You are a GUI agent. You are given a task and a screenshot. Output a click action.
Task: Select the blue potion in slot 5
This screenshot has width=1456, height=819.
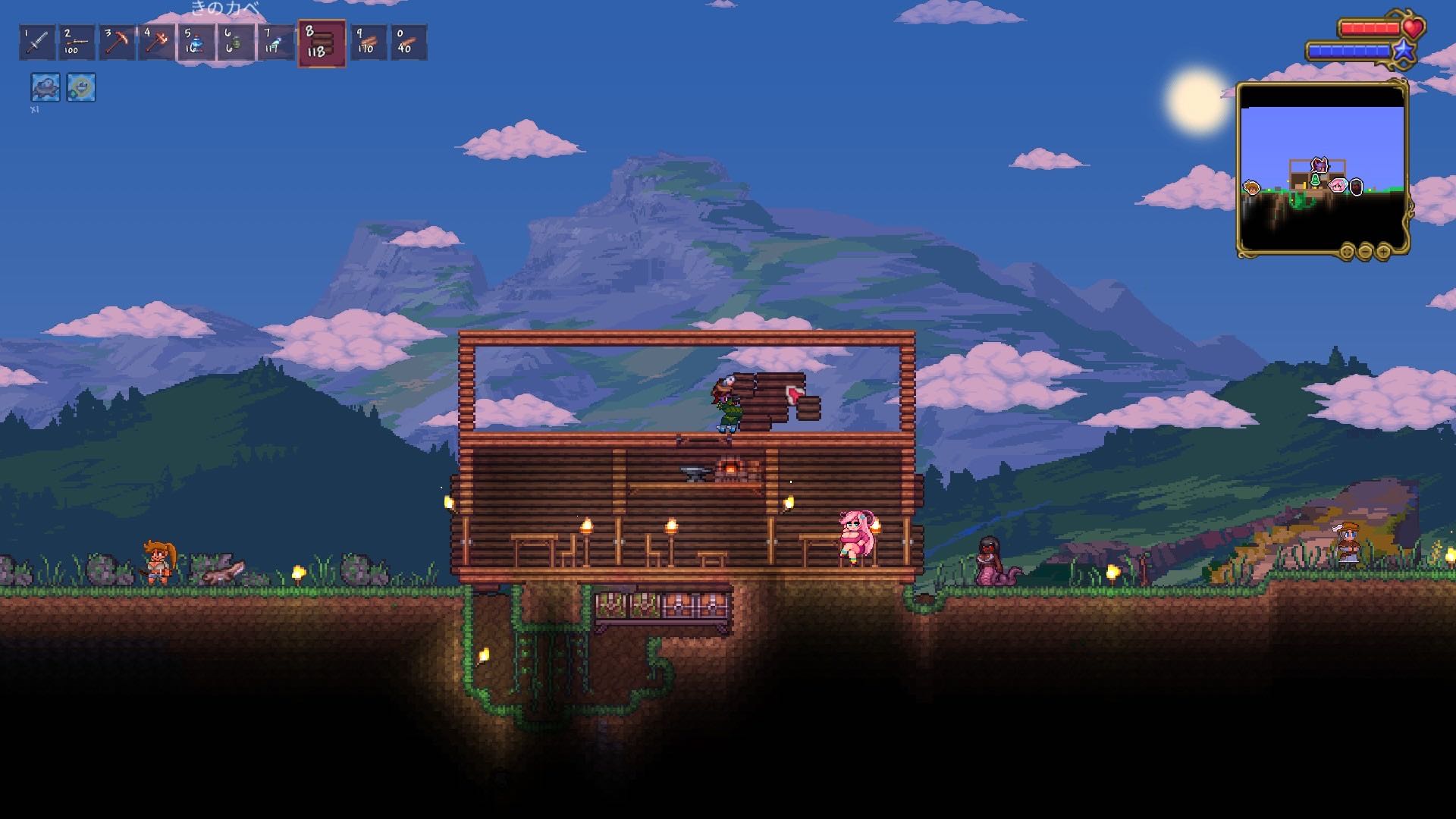point(196,42)
